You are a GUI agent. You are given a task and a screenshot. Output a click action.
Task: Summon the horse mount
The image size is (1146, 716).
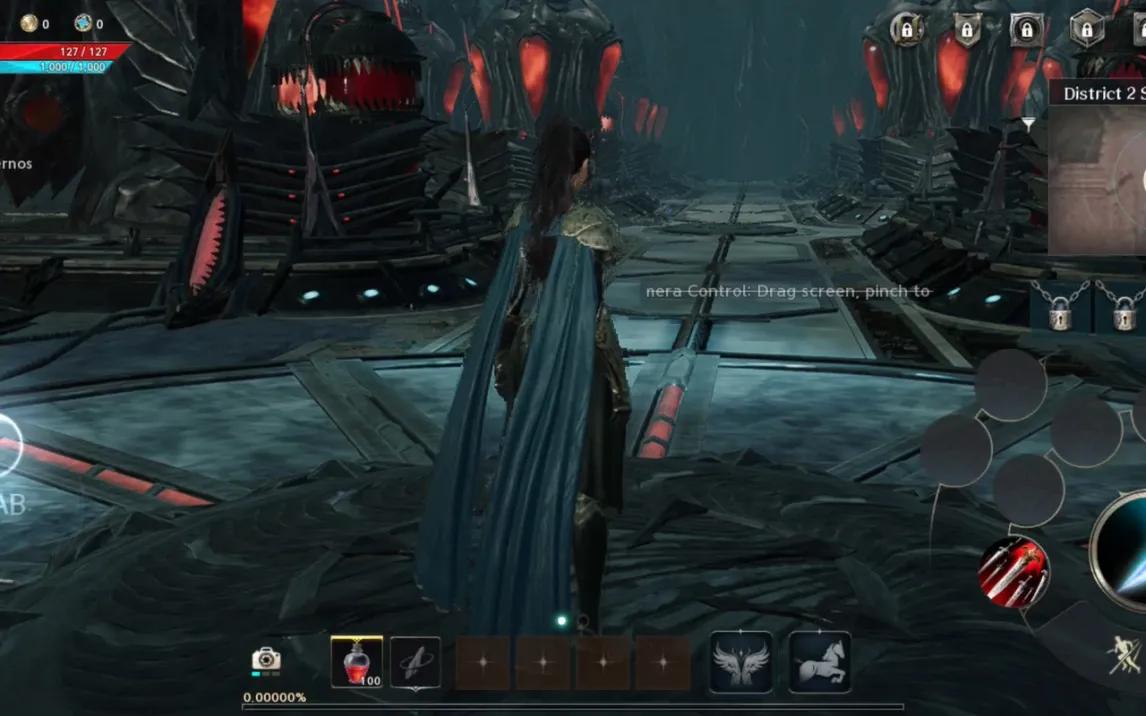click(x=820, y=661)
